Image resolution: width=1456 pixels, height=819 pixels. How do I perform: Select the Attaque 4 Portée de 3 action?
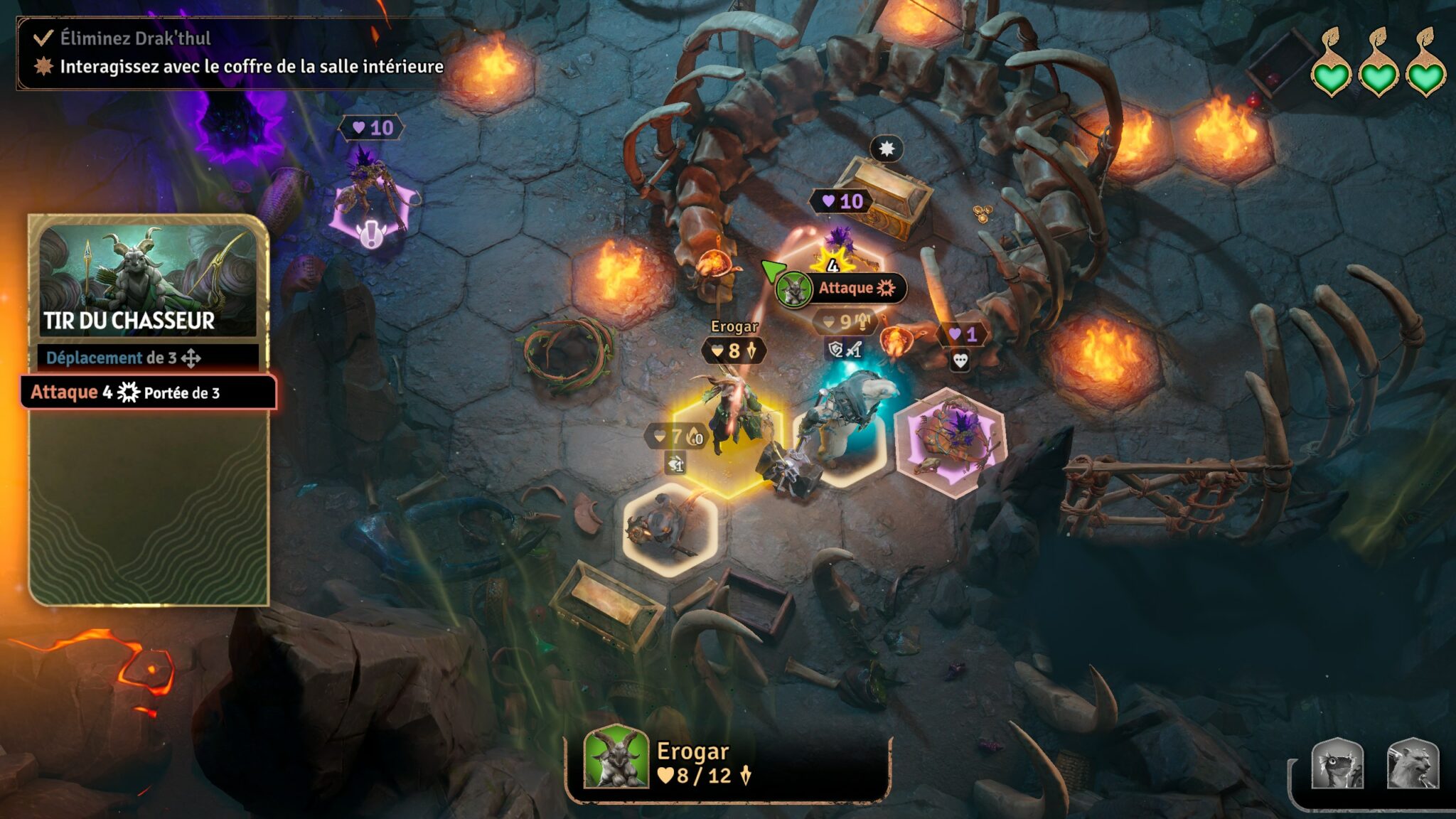(148, 392)
